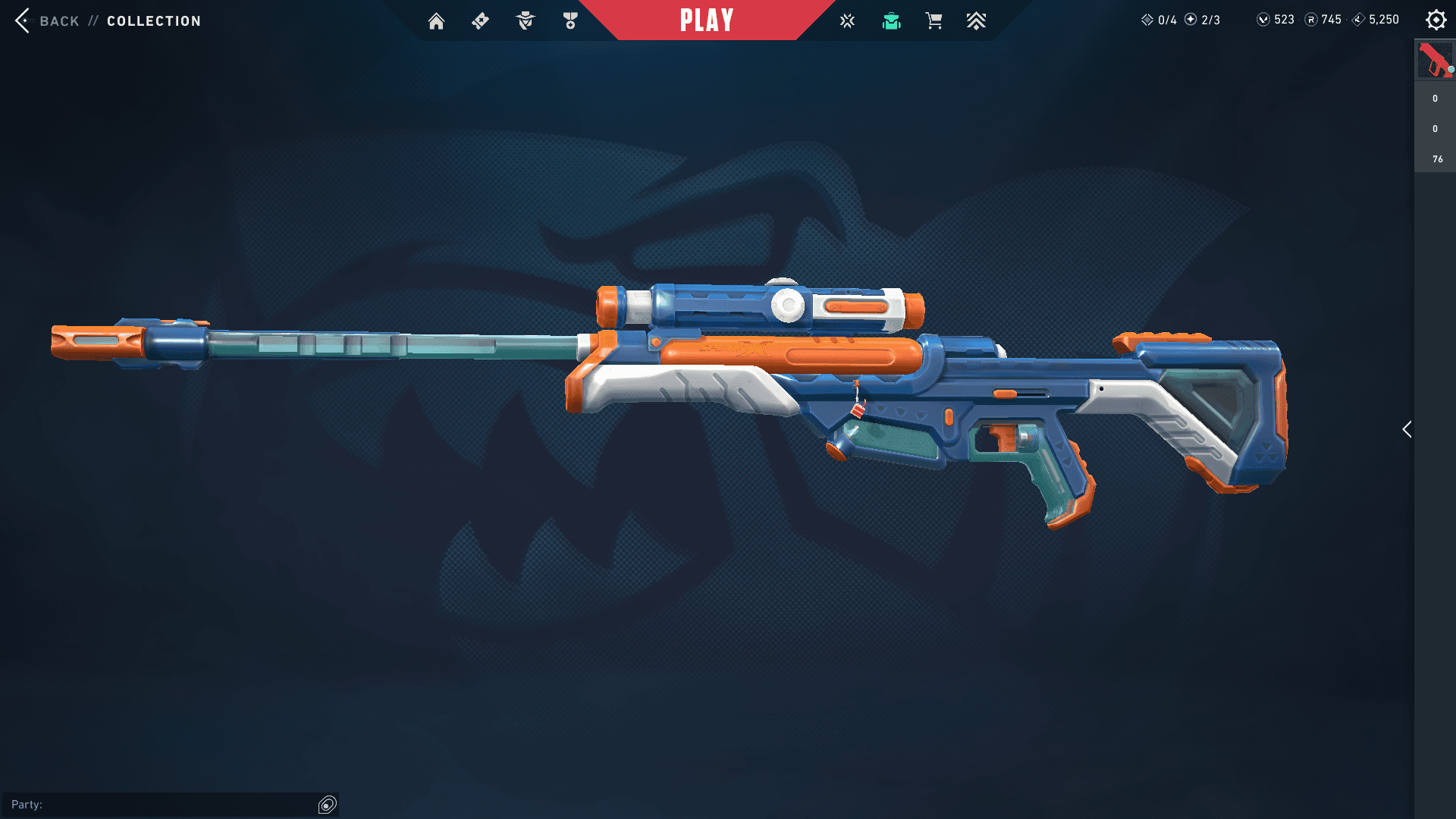Select the Battlepass ticket icon

[x=480, y=21]
